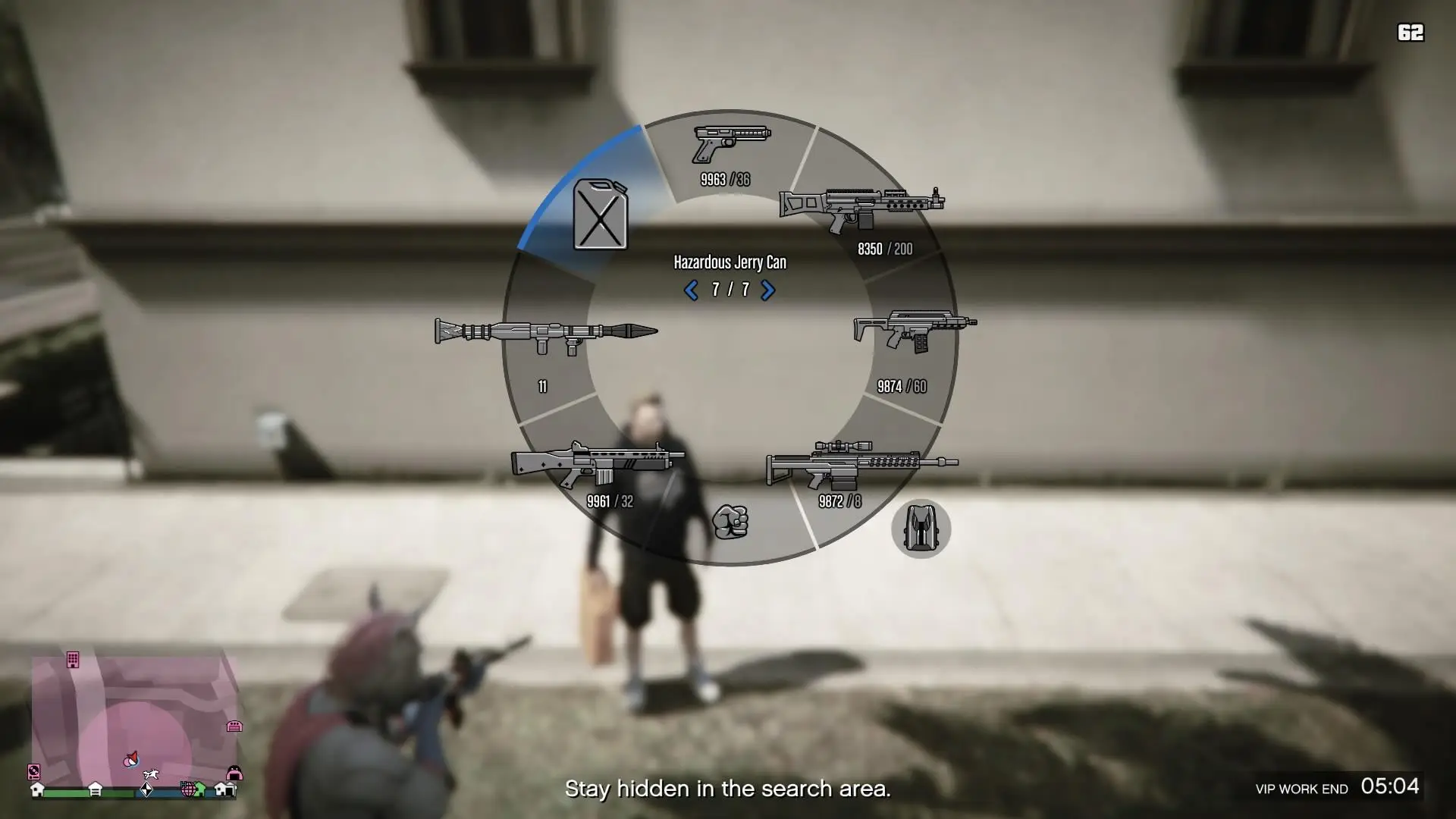
Task: Click the VIP WORK END label
Action: 1302,789
